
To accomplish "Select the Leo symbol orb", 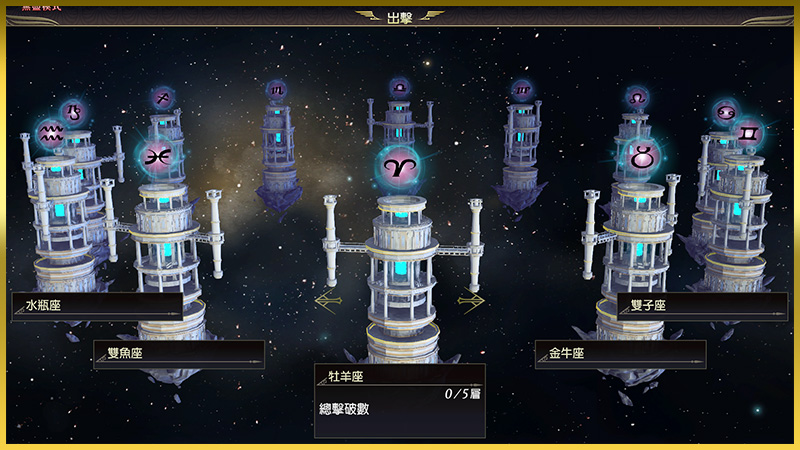I will pyautogui.click(x=637, y=97).
